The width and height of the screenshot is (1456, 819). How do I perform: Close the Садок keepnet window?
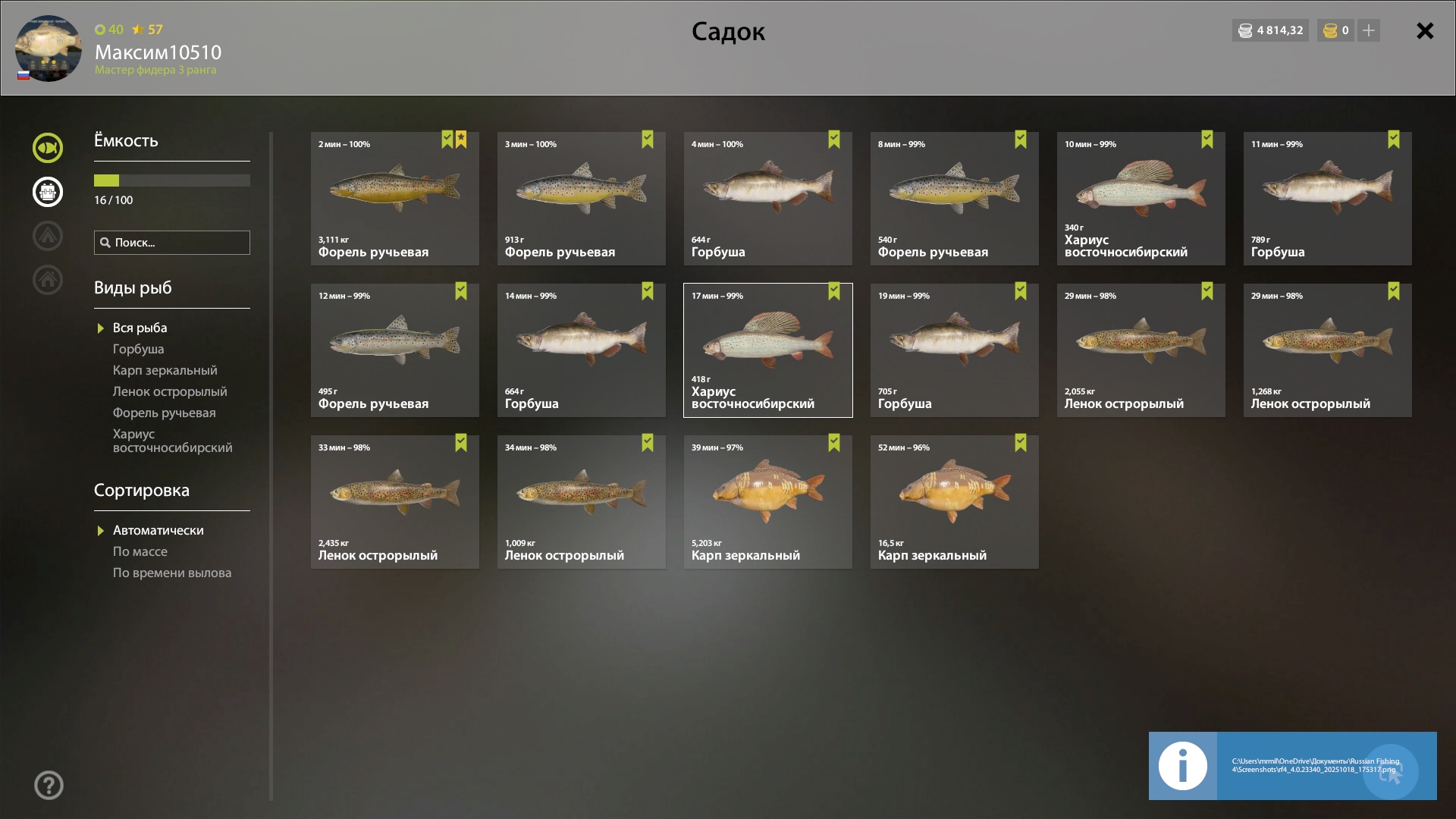coord(1425,31)
